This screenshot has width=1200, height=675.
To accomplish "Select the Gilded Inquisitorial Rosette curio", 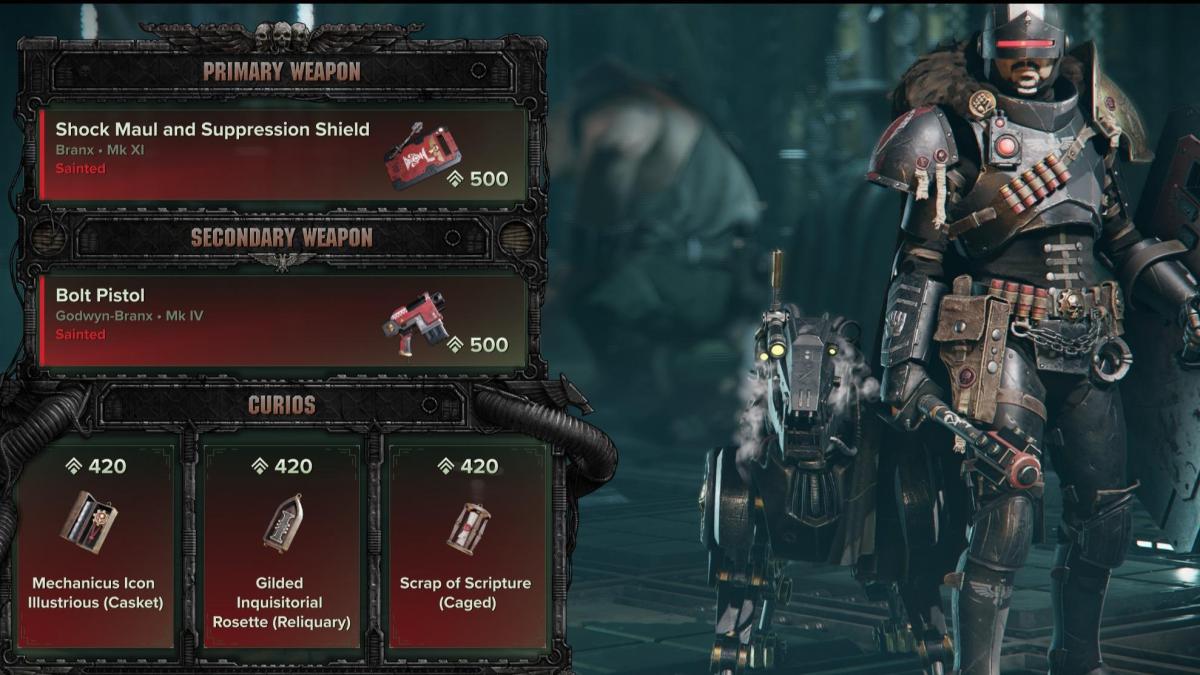I will (281, 540).
